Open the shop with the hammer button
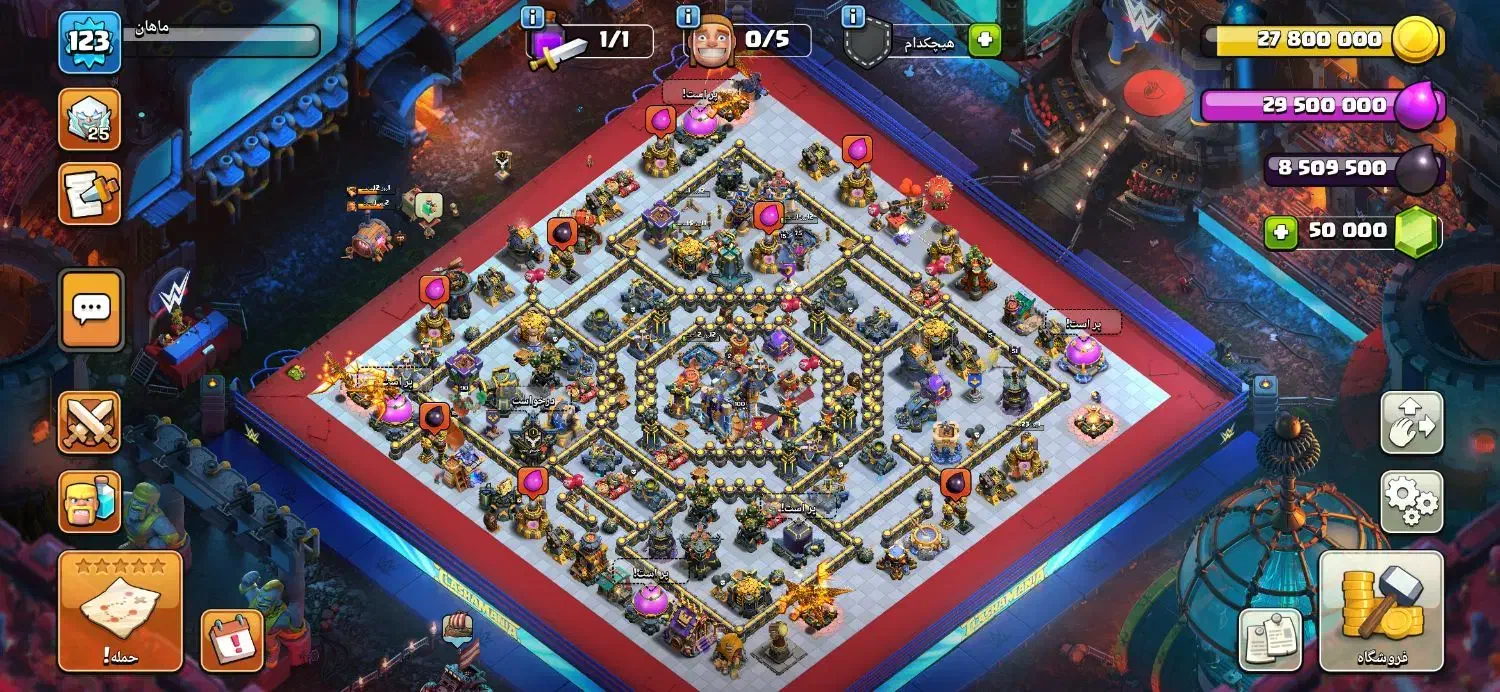The image size is (1500, 692). coord(1381,610)
